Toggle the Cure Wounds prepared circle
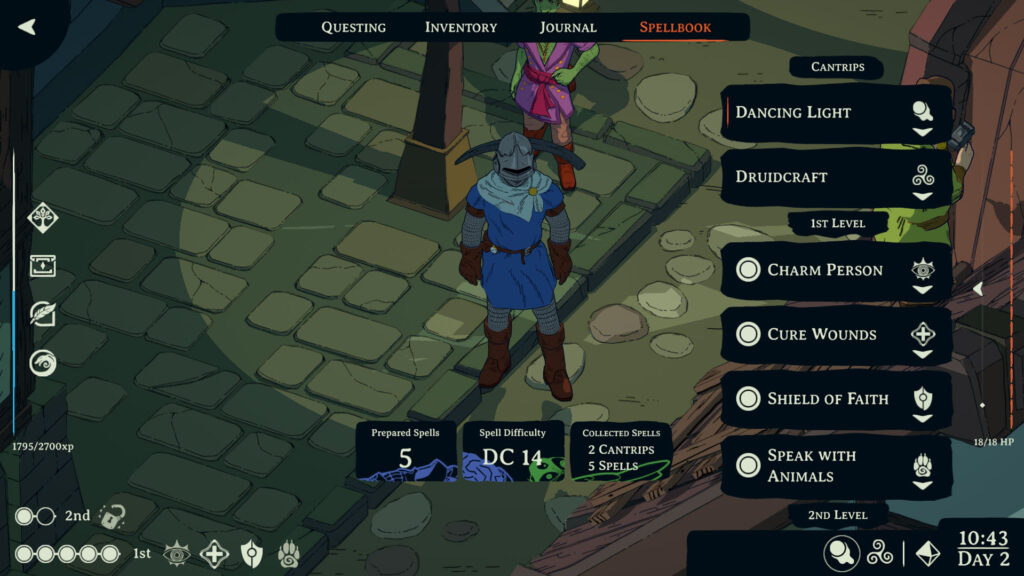 tap(748, 334)
